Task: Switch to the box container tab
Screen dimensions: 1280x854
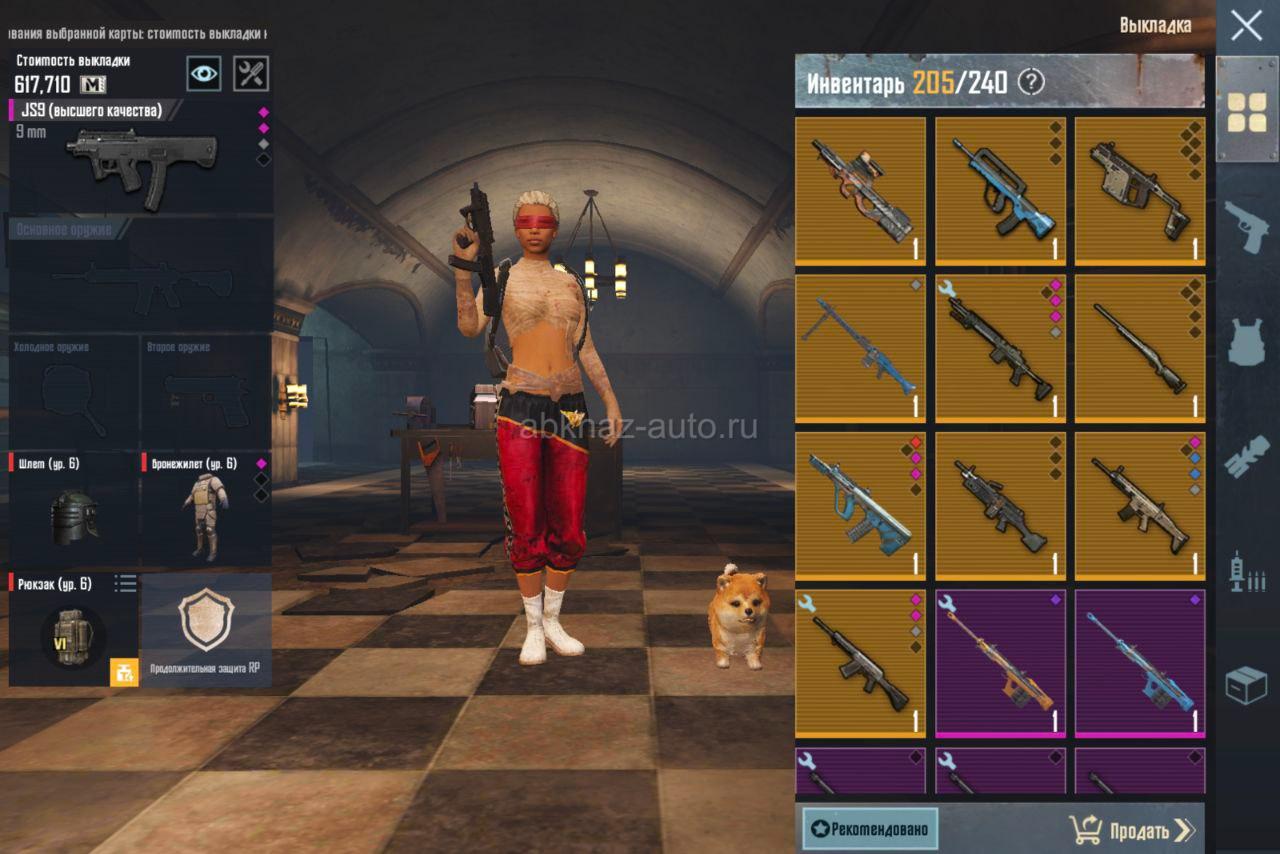Action: tap(1247, 685)
